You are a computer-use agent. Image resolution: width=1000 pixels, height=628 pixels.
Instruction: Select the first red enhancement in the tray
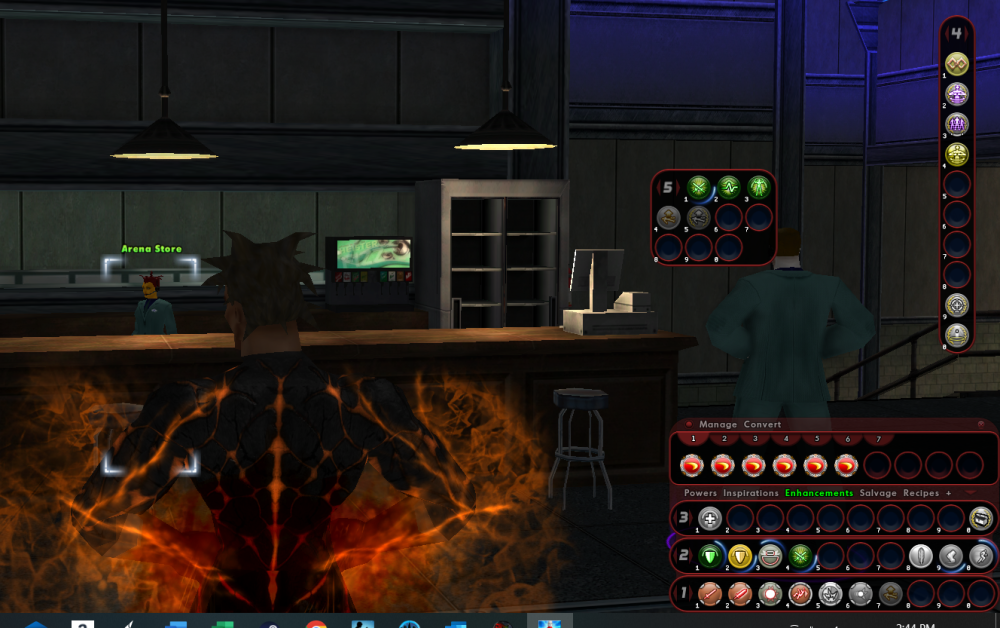[x=692, y=465]
